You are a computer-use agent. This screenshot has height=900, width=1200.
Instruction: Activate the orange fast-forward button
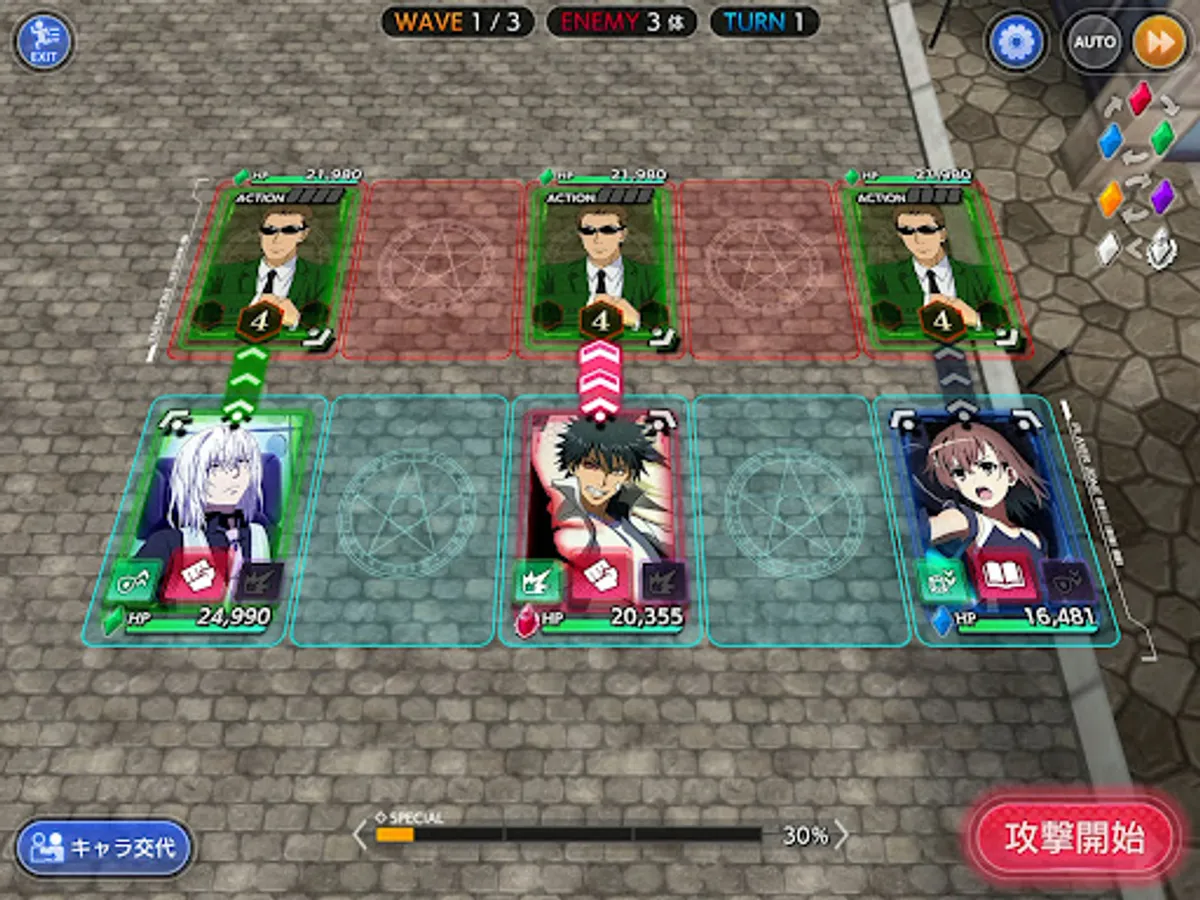[x=1159, y=43]
